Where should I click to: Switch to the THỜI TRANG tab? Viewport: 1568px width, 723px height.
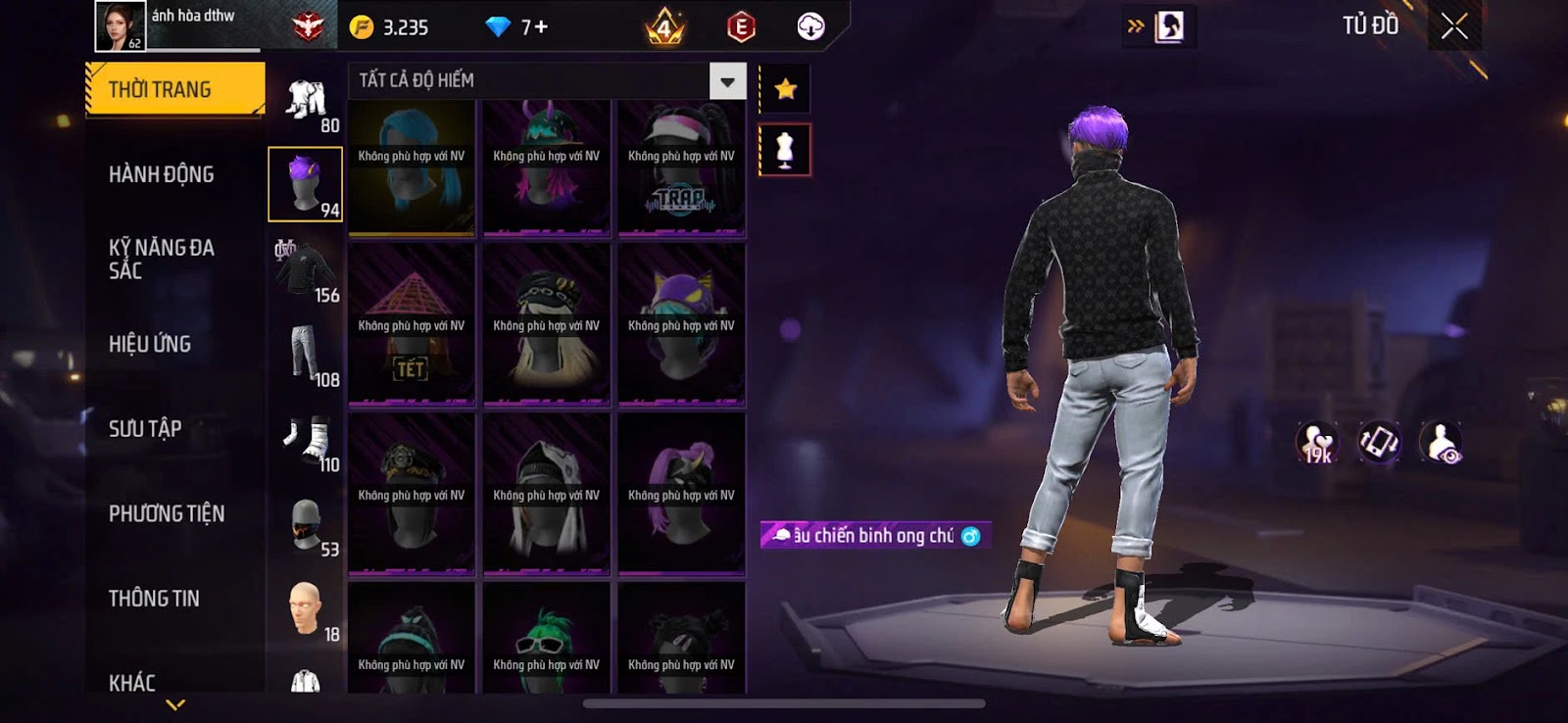(174, 90)
